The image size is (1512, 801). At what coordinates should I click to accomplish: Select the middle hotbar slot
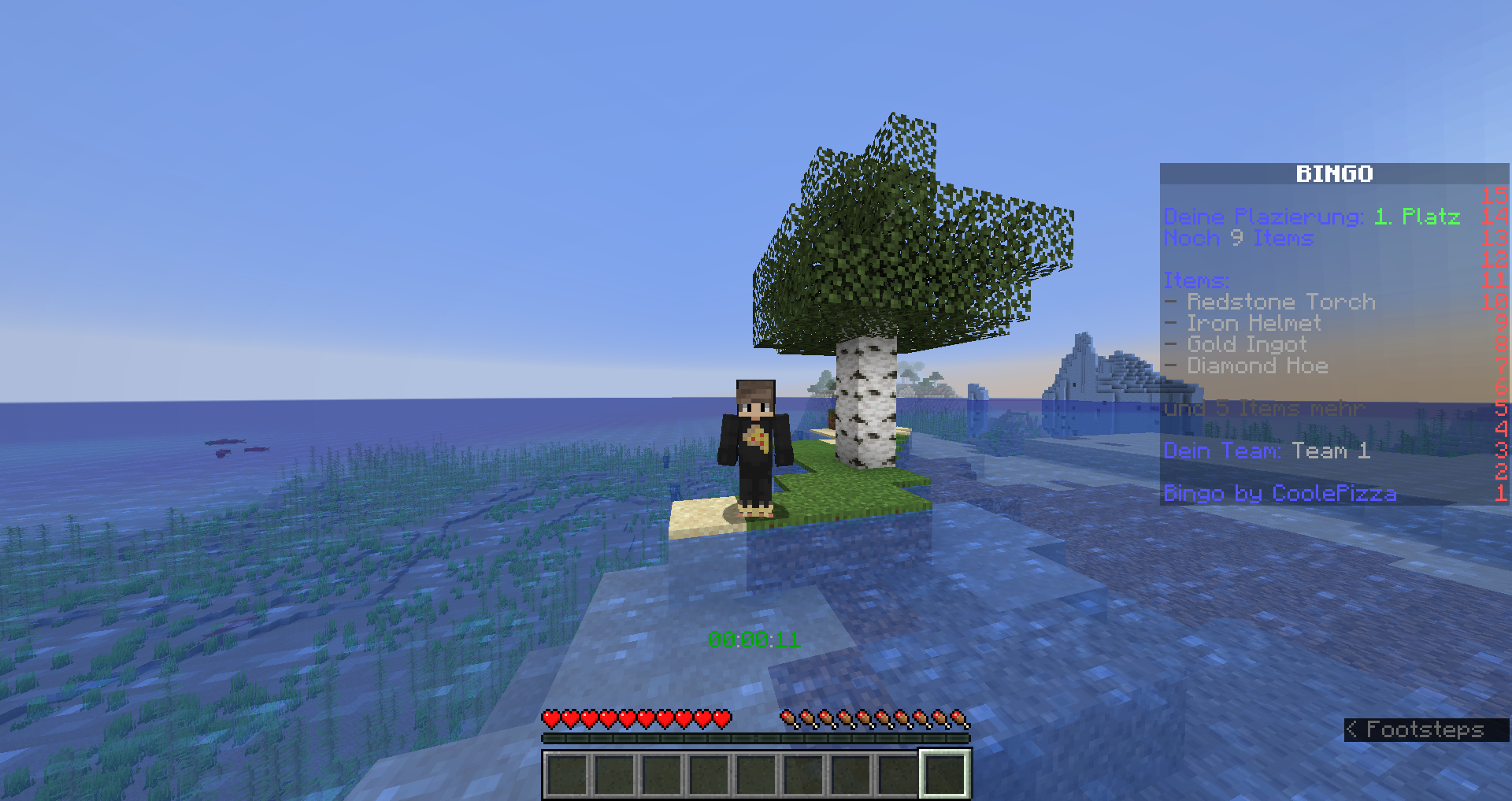pyautogui.click(x=754, y=773)
